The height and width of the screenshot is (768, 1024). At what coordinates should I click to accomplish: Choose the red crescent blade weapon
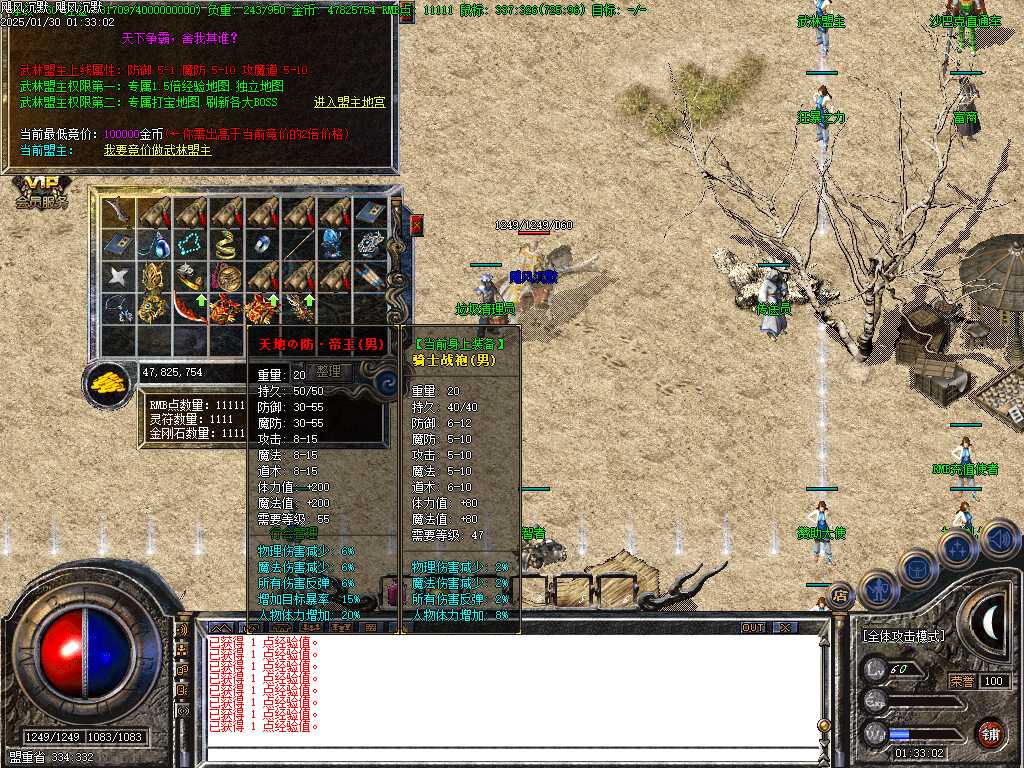pyautogui.click(x=189, y=307)
